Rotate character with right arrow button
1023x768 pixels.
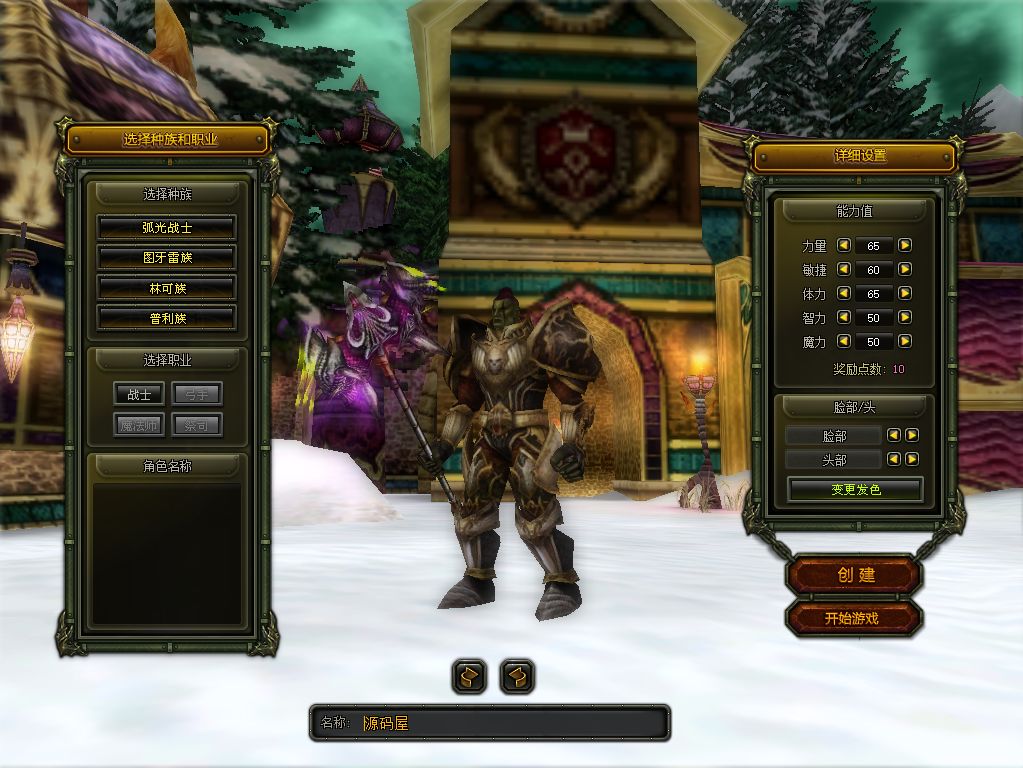516,677
